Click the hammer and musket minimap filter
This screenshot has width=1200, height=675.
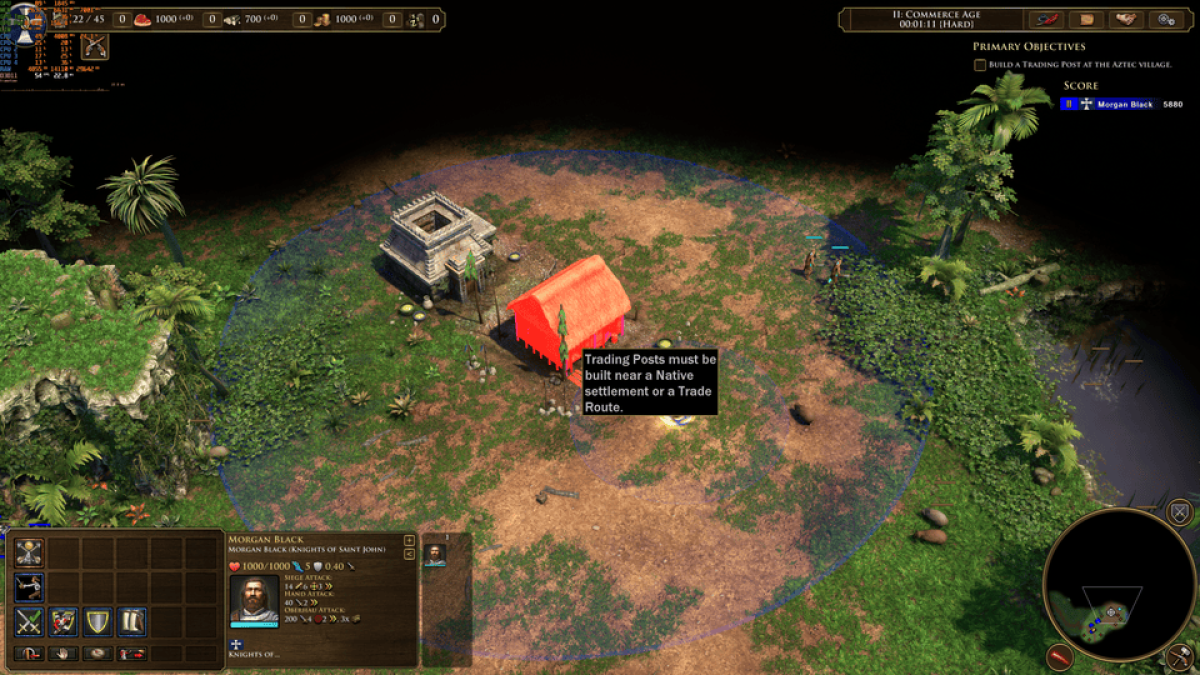(1179, 656)
